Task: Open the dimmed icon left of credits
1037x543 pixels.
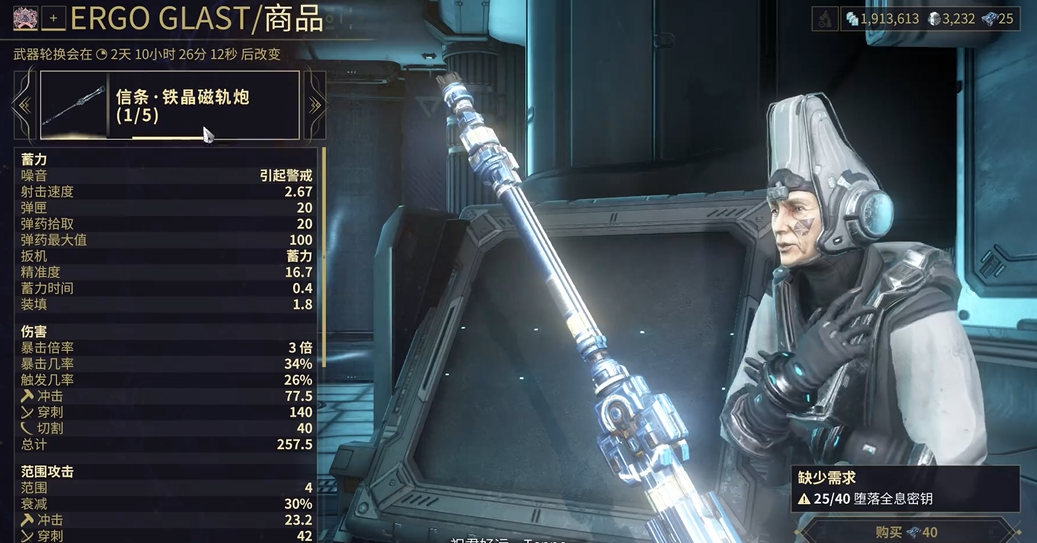Action: point(824,18)
